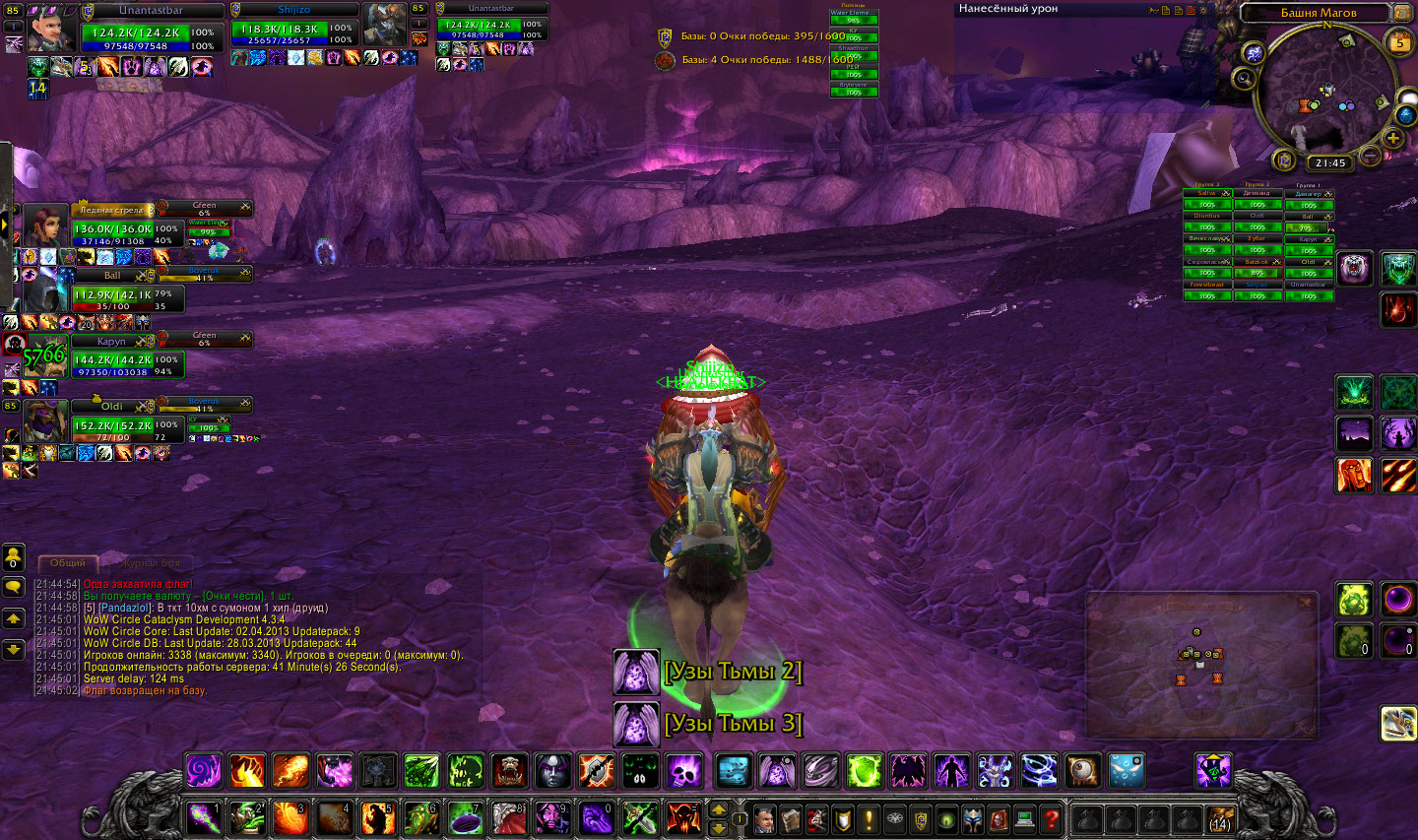Page the action bar up with arrow
Image resolution: width=1418 pixels, height=840 pixels.
(x=719, y=810)
